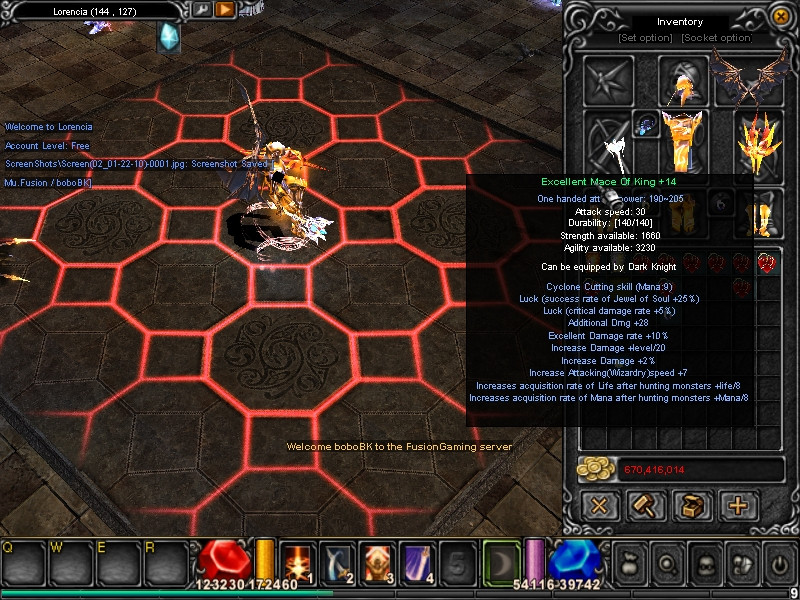The width and height of the screenshot is (800, 600).
Task: Open the Set option view
Action: (x=645, y=38)
